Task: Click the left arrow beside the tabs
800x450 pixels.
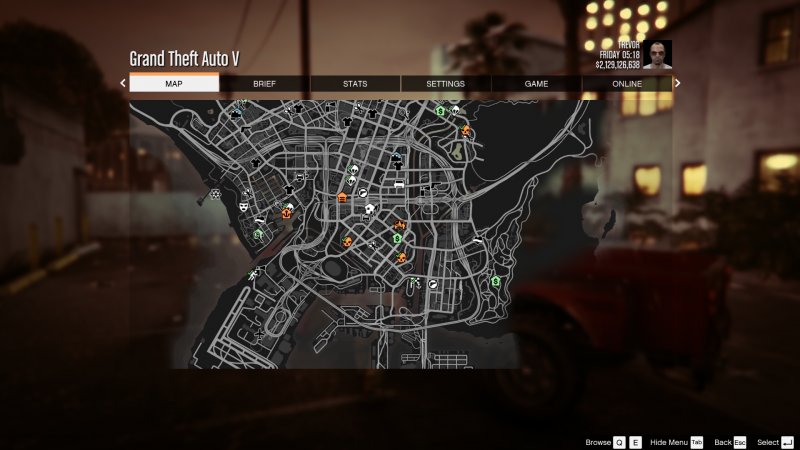Action: point(123,84)
